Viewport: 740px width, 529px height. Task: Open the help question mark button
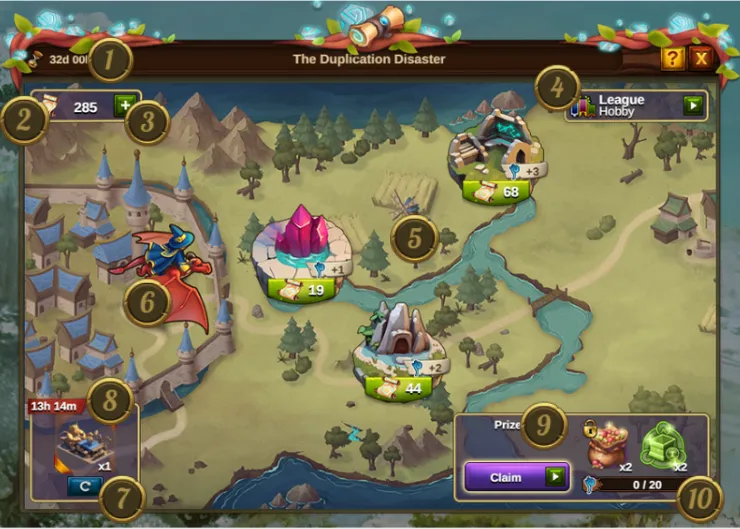(673, 59)
